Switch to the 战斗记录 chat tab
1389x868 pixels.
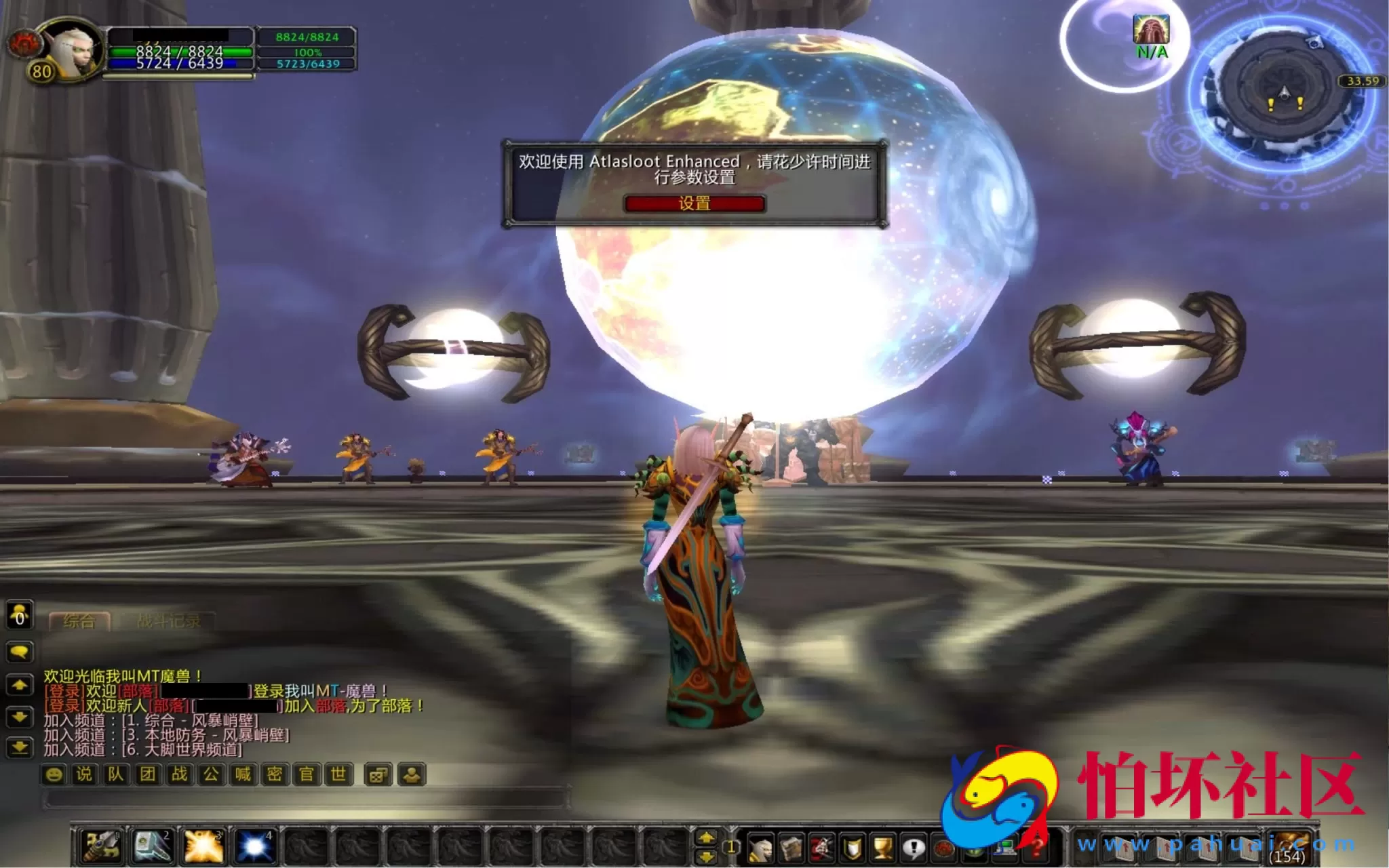(170, 621)
